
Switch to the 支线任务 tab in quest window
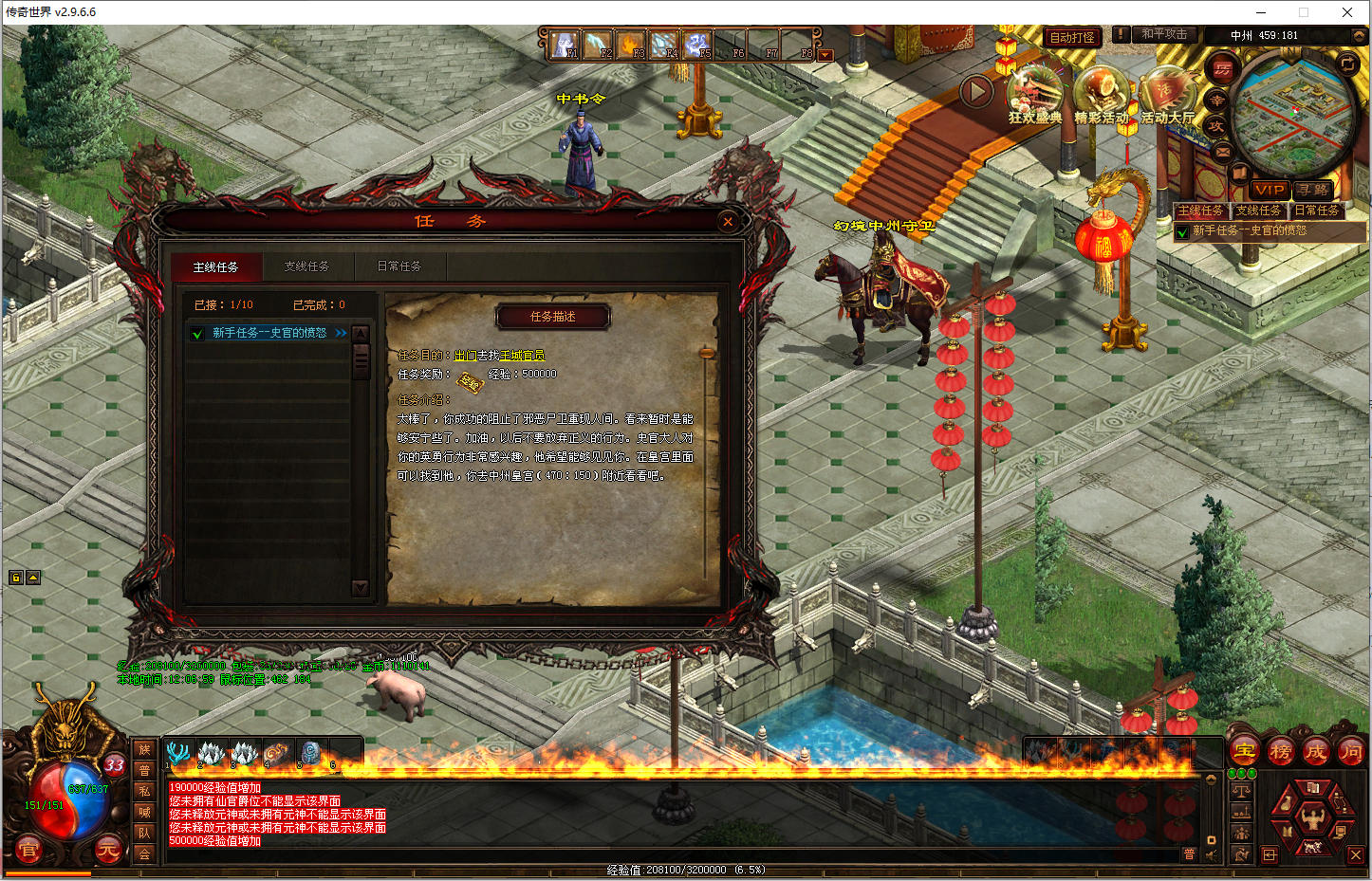(306, 266)
